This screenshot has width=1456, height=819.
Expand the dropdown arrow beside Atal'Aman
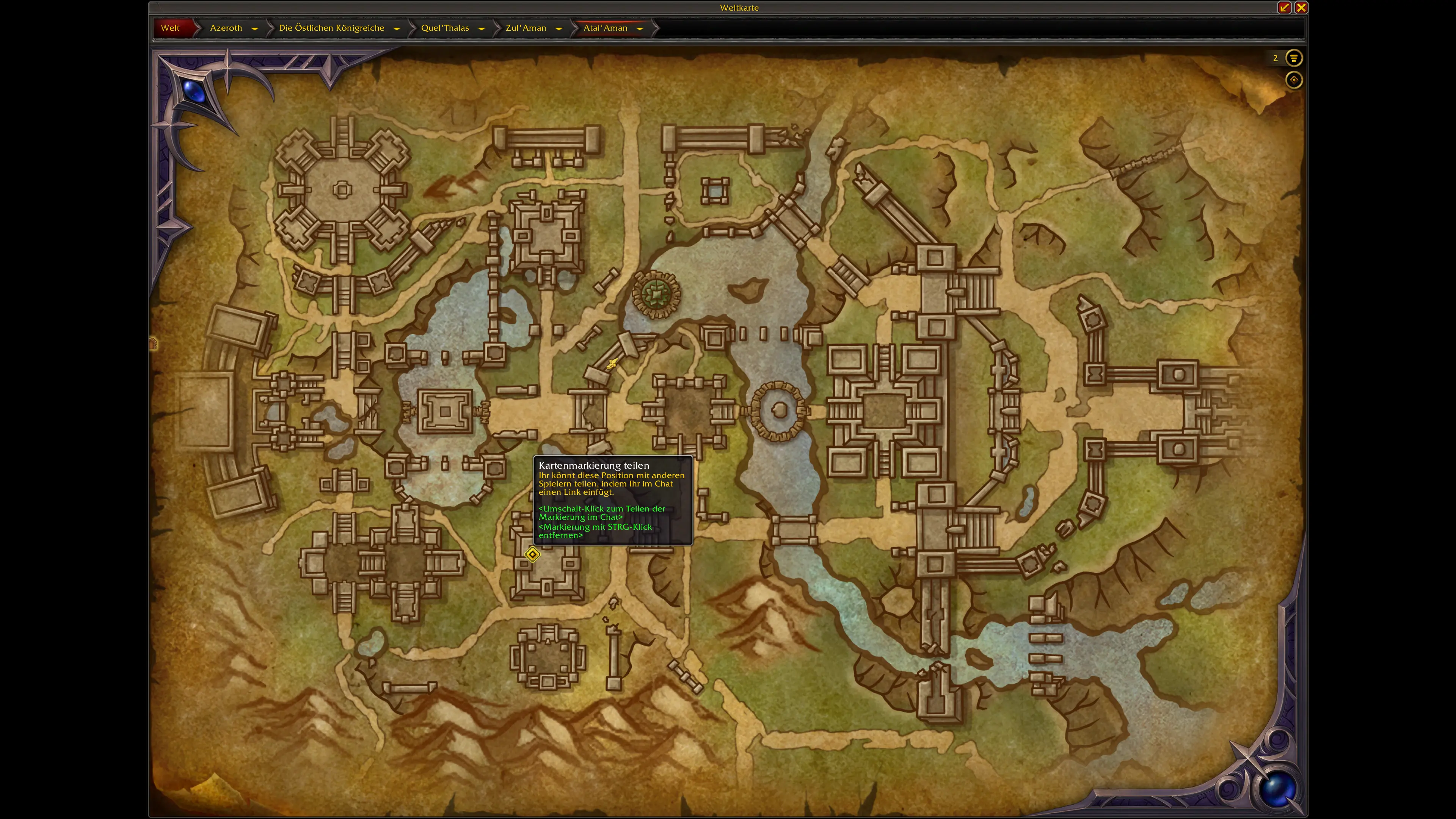(640, 28)
